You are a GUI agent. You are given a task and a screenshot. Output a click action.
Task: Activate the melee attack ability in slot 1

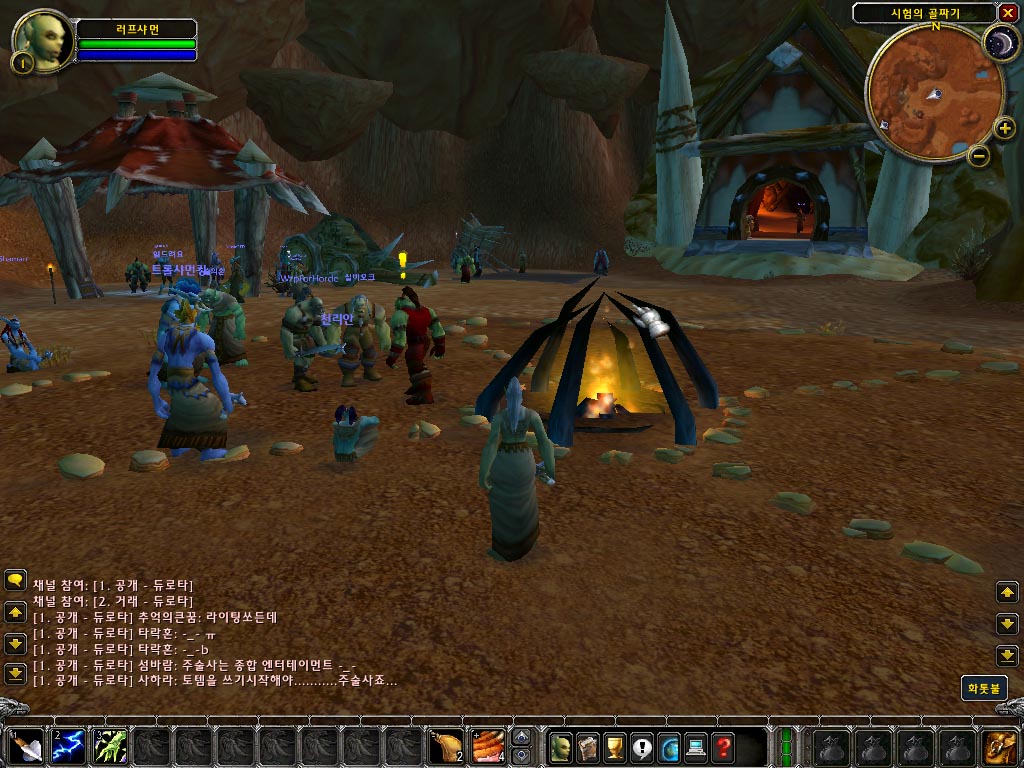(x=25, y=746)
